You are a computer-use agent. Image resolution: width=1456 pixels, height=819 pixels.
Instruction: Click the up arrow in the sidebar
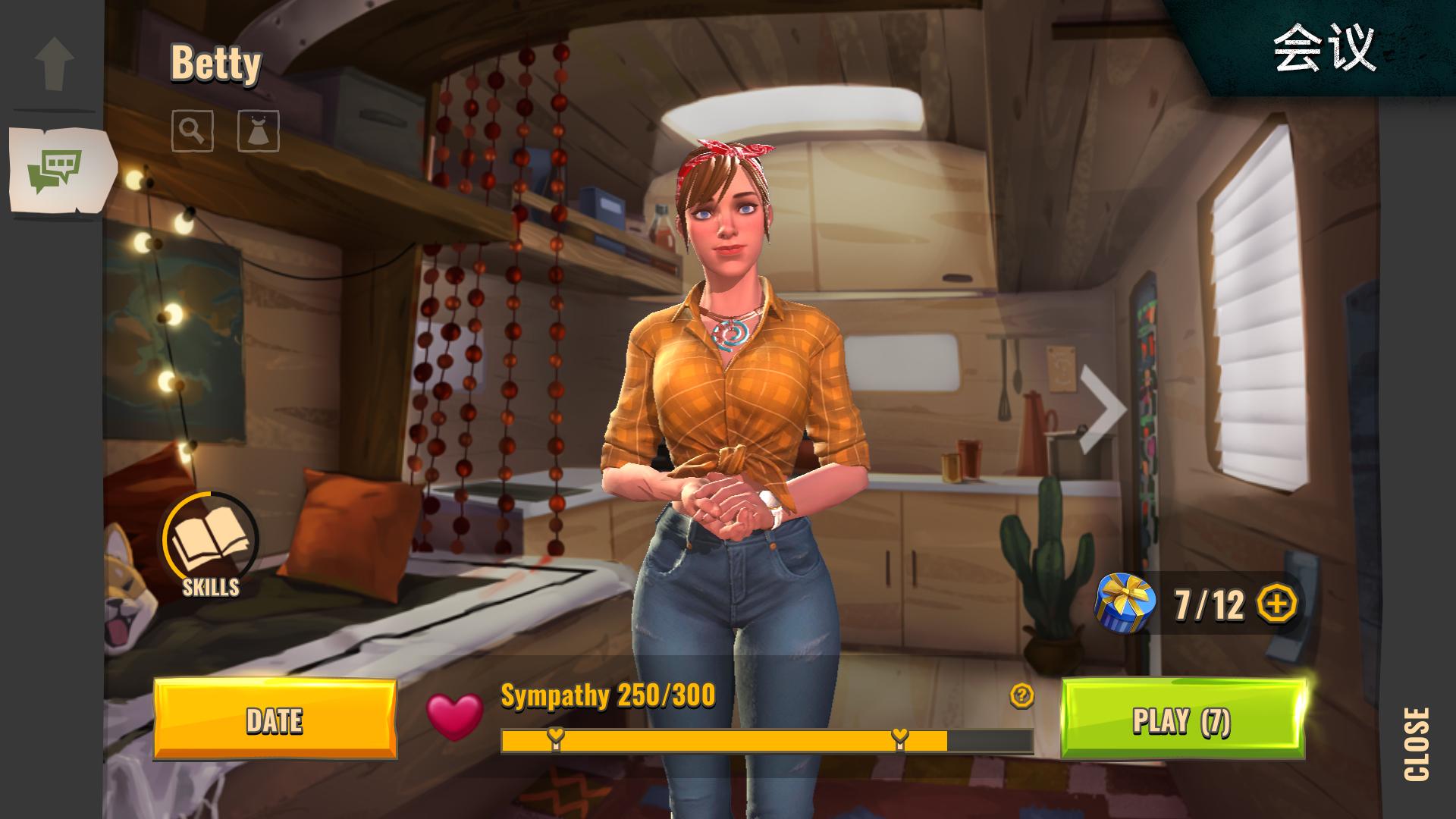coord(55,63)
